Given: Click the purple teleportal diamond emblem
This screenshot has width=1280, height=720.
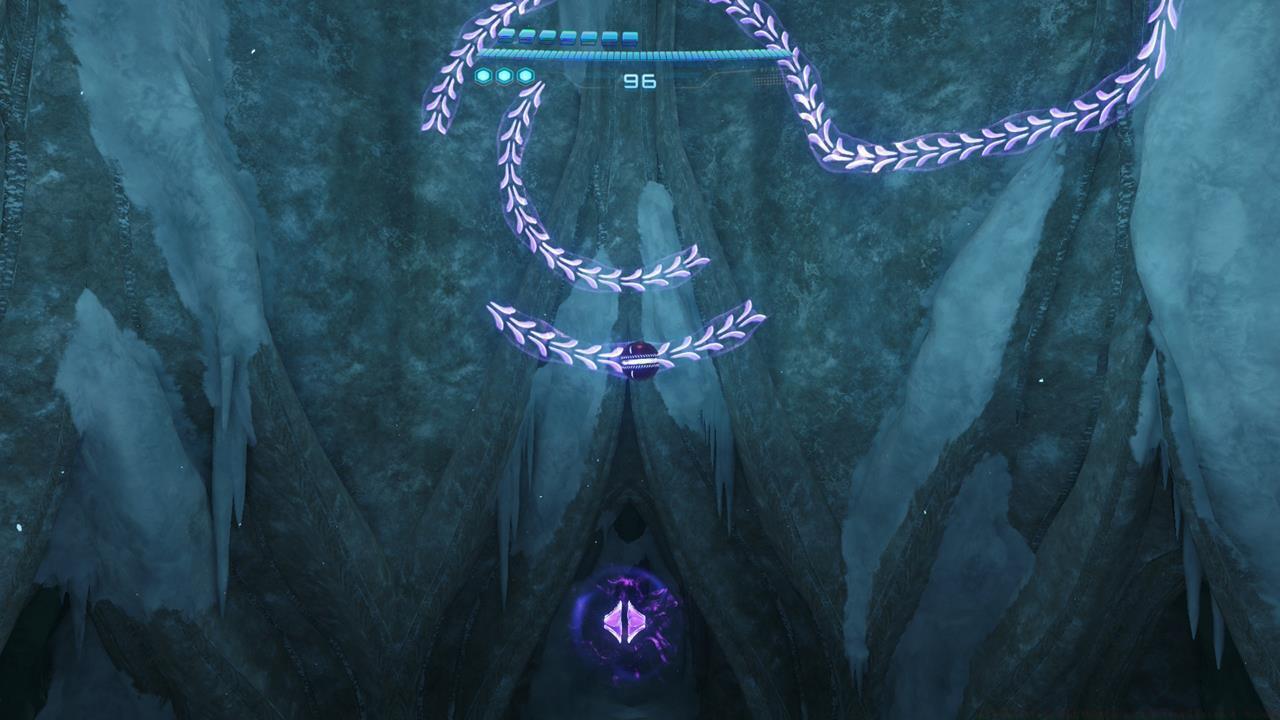Looking at the screenshot, I should pyautogui.click(x=622, y=620).
